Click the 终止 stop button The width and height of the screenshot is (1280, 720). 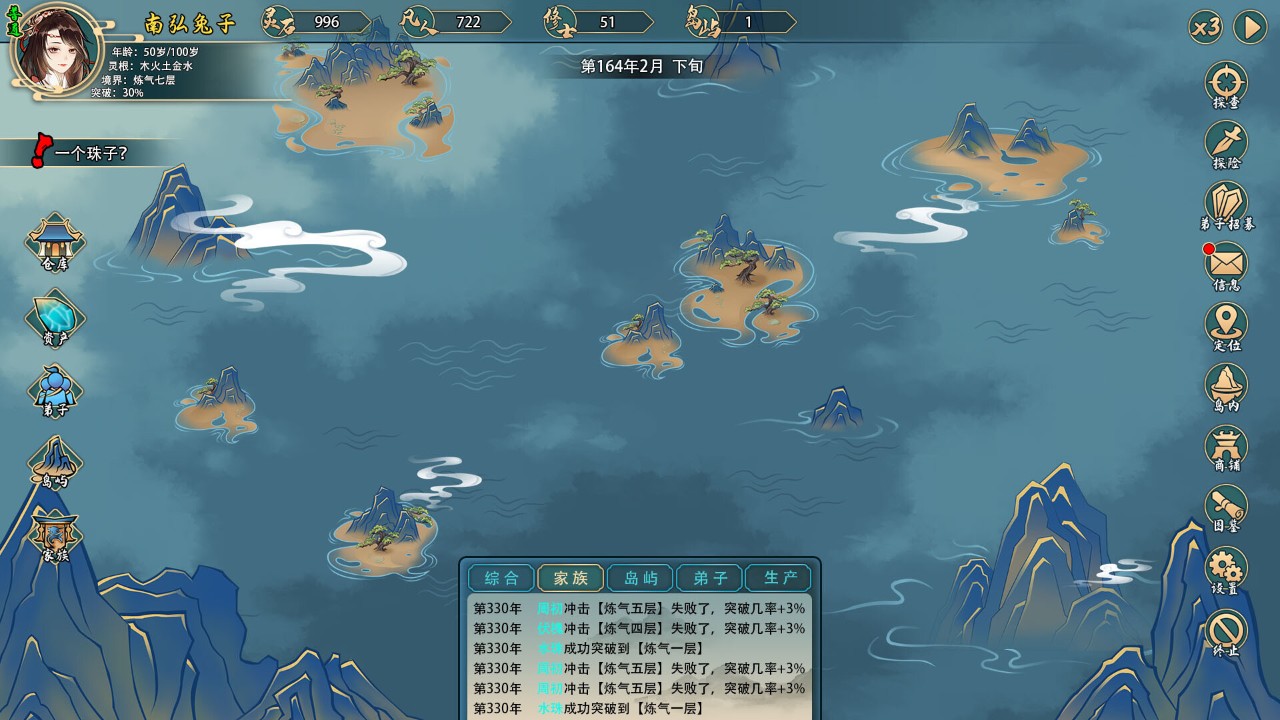coord(1226,631)
